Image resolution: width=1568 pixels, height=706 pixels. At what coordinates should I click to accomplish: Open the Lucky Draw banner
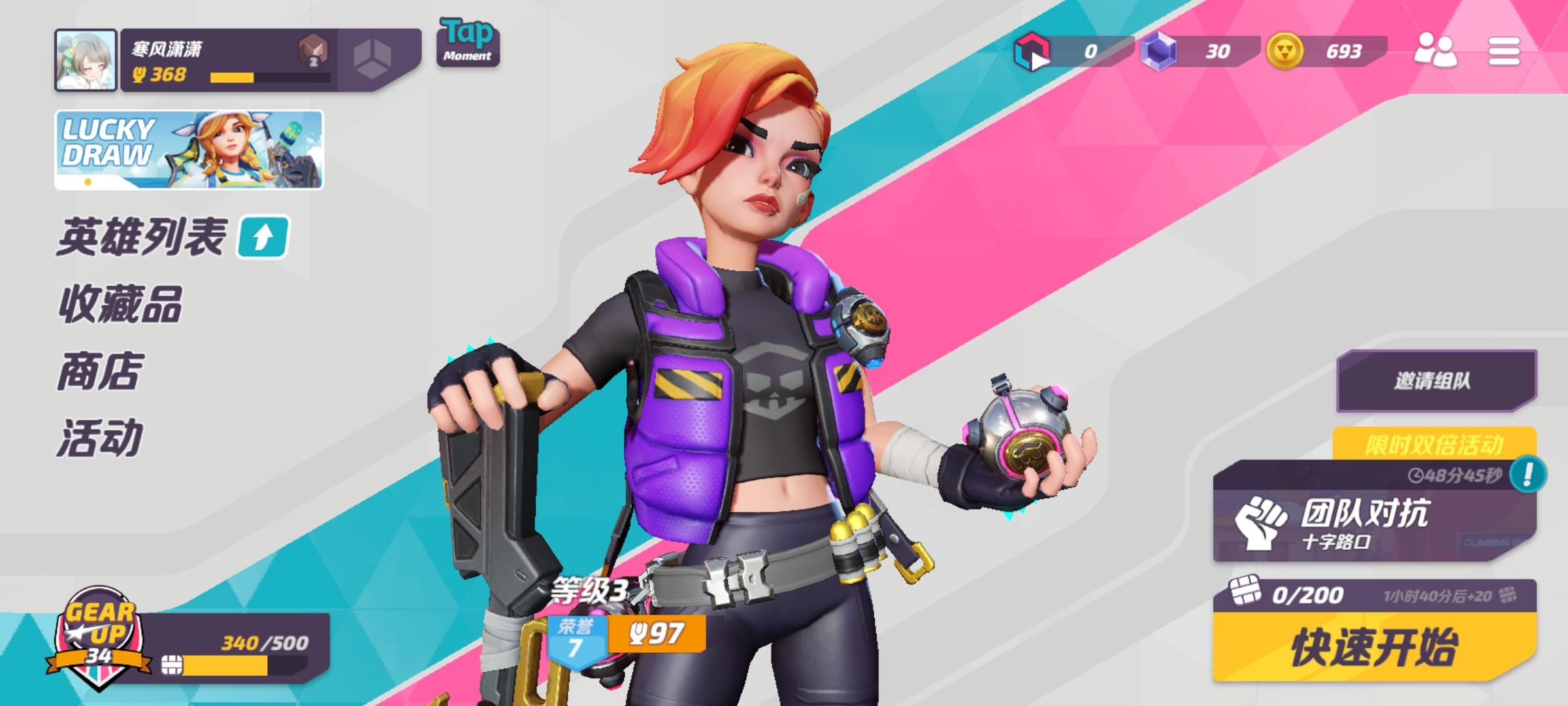click(189, 147)
